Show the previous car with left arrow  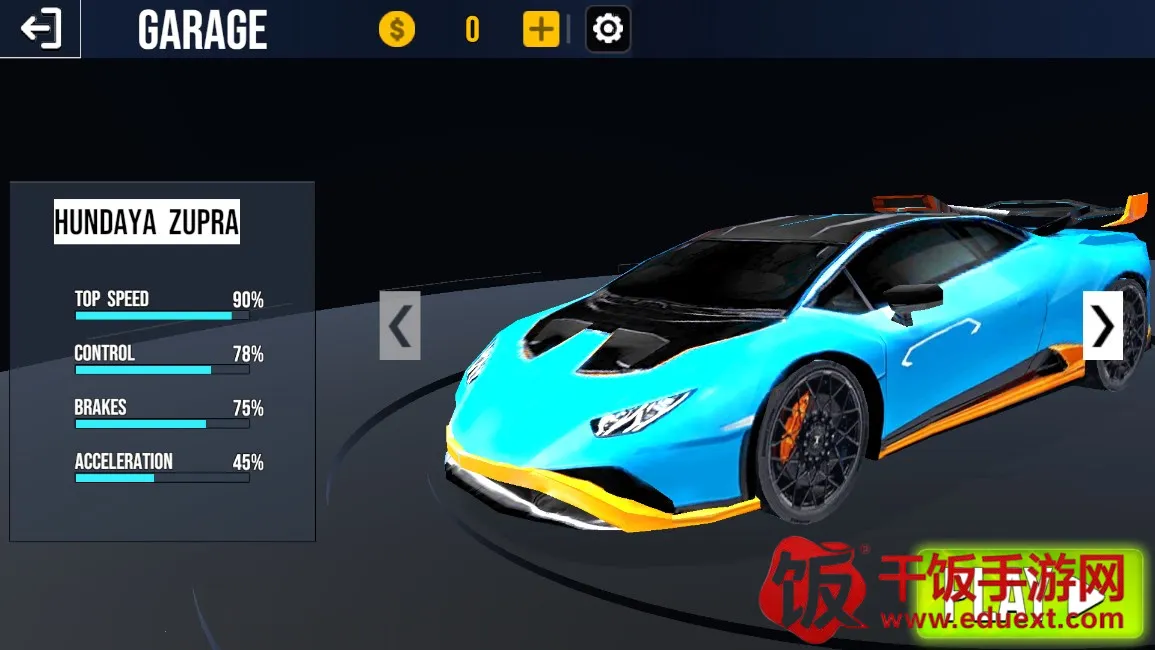pyautogui.click(x=400, y=326)
